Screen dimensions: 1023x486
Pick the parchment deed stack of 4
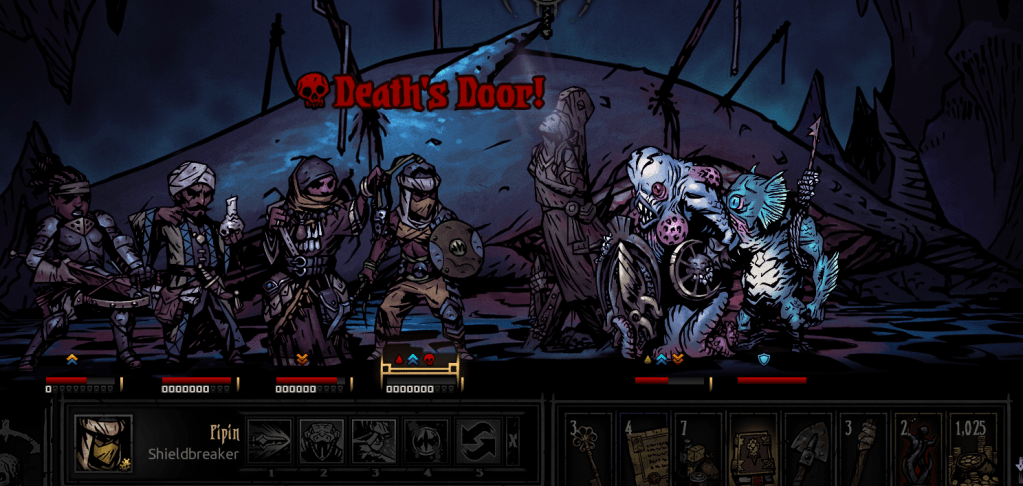(x=645, y=450)
